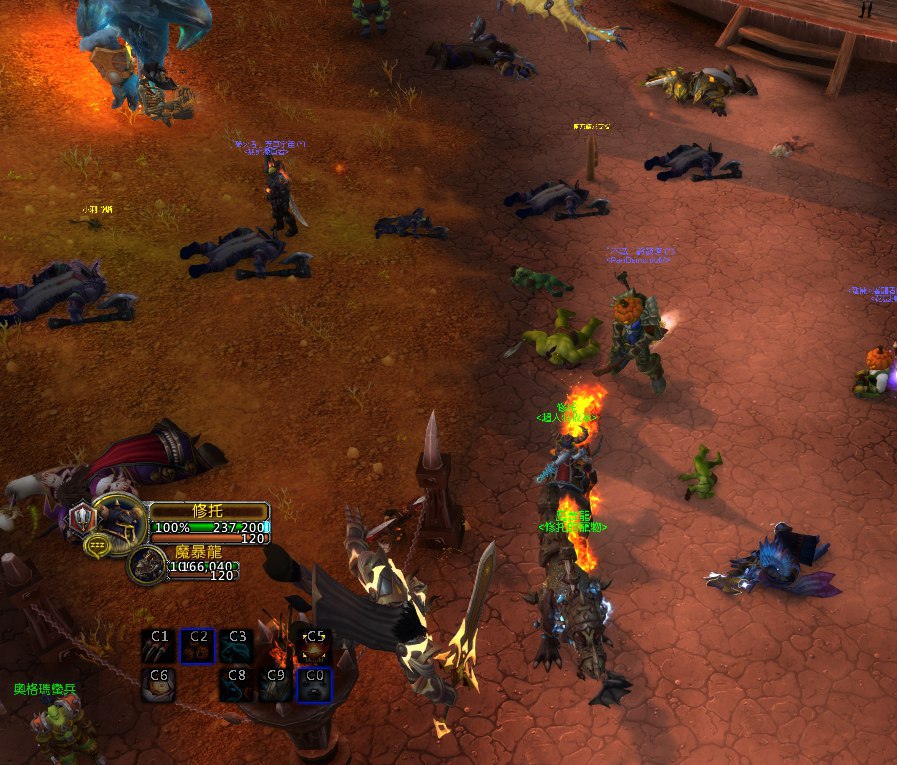Click the zzz resting indicator icon

point(97,546)
